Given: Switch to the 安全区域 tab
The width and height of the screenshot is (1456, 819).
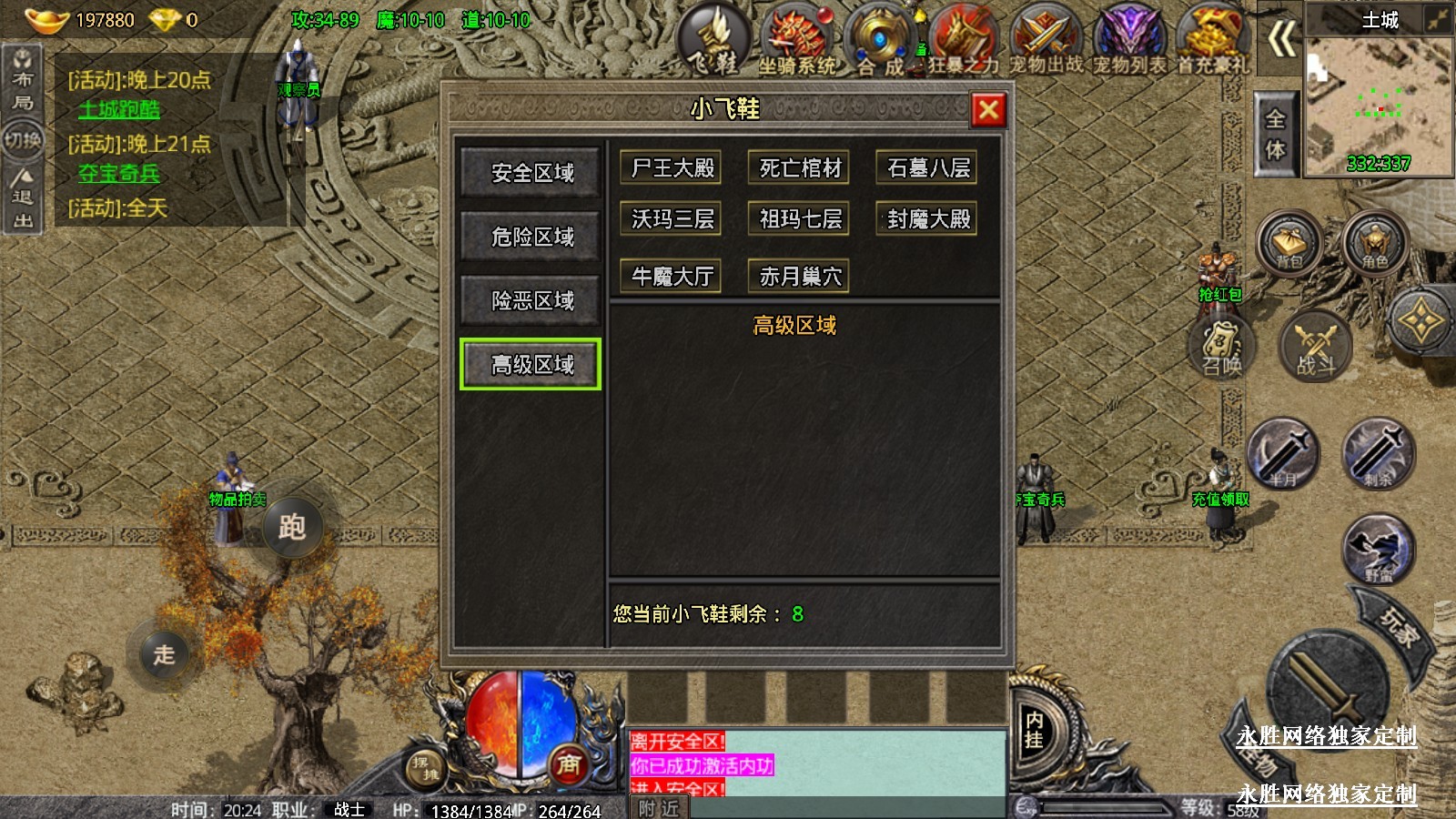Looking at the screenshot, I should point(532,173).
